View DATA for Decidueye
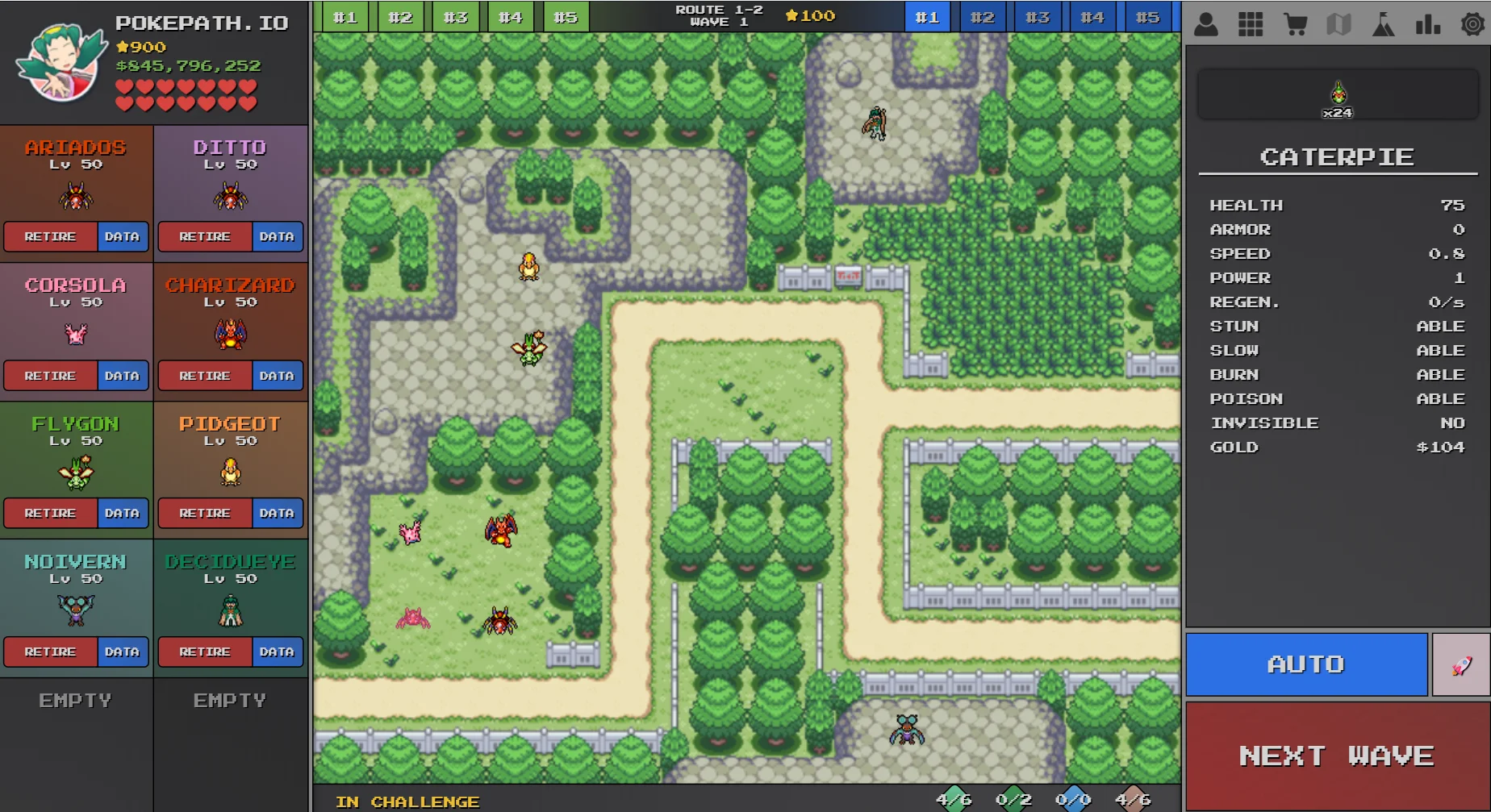Screen dimensions: 1491x812 277,652
